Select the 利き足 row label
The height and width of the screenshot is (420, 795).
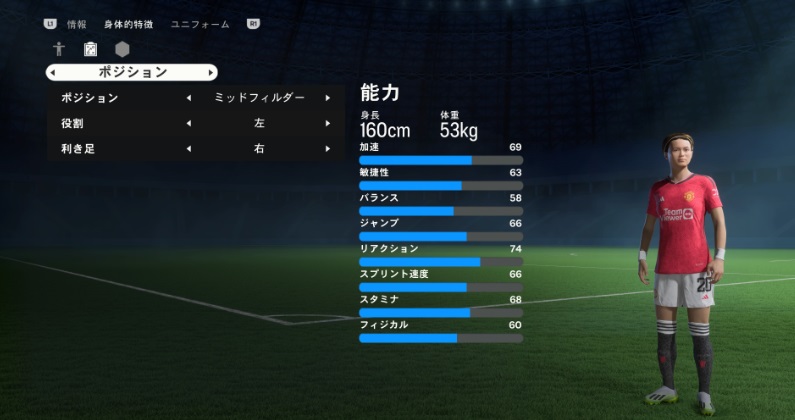coord(78,149)
